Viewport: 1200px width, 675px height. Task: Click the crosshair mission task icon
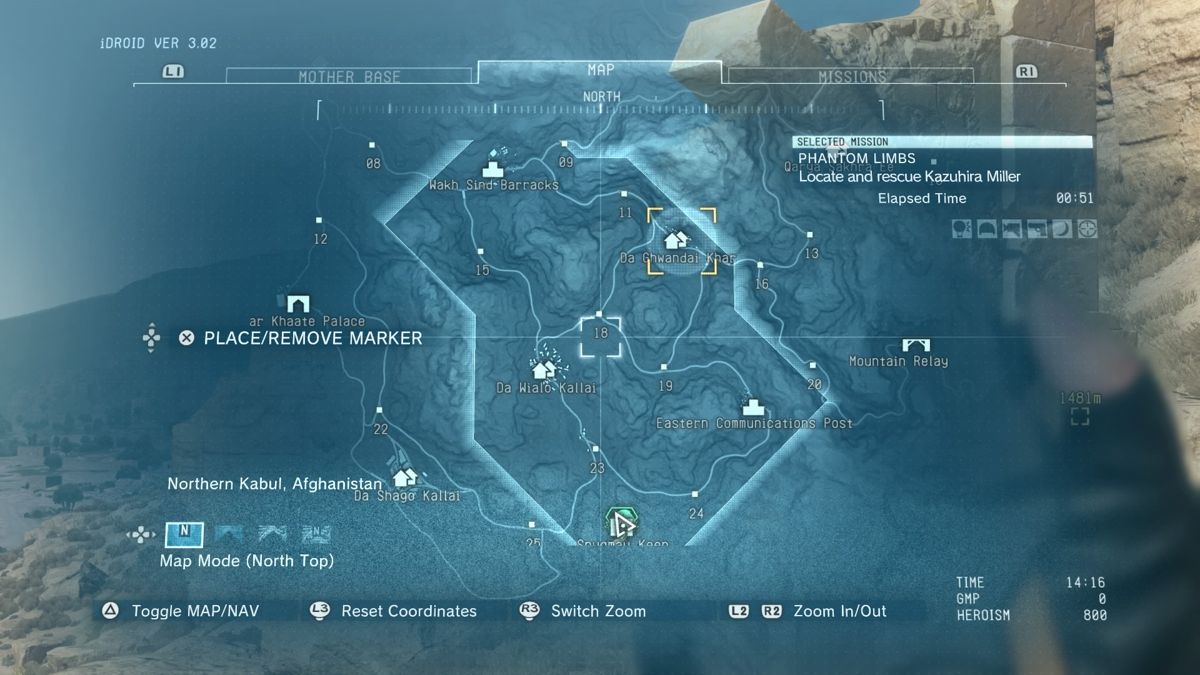(x=1087, y=229)
